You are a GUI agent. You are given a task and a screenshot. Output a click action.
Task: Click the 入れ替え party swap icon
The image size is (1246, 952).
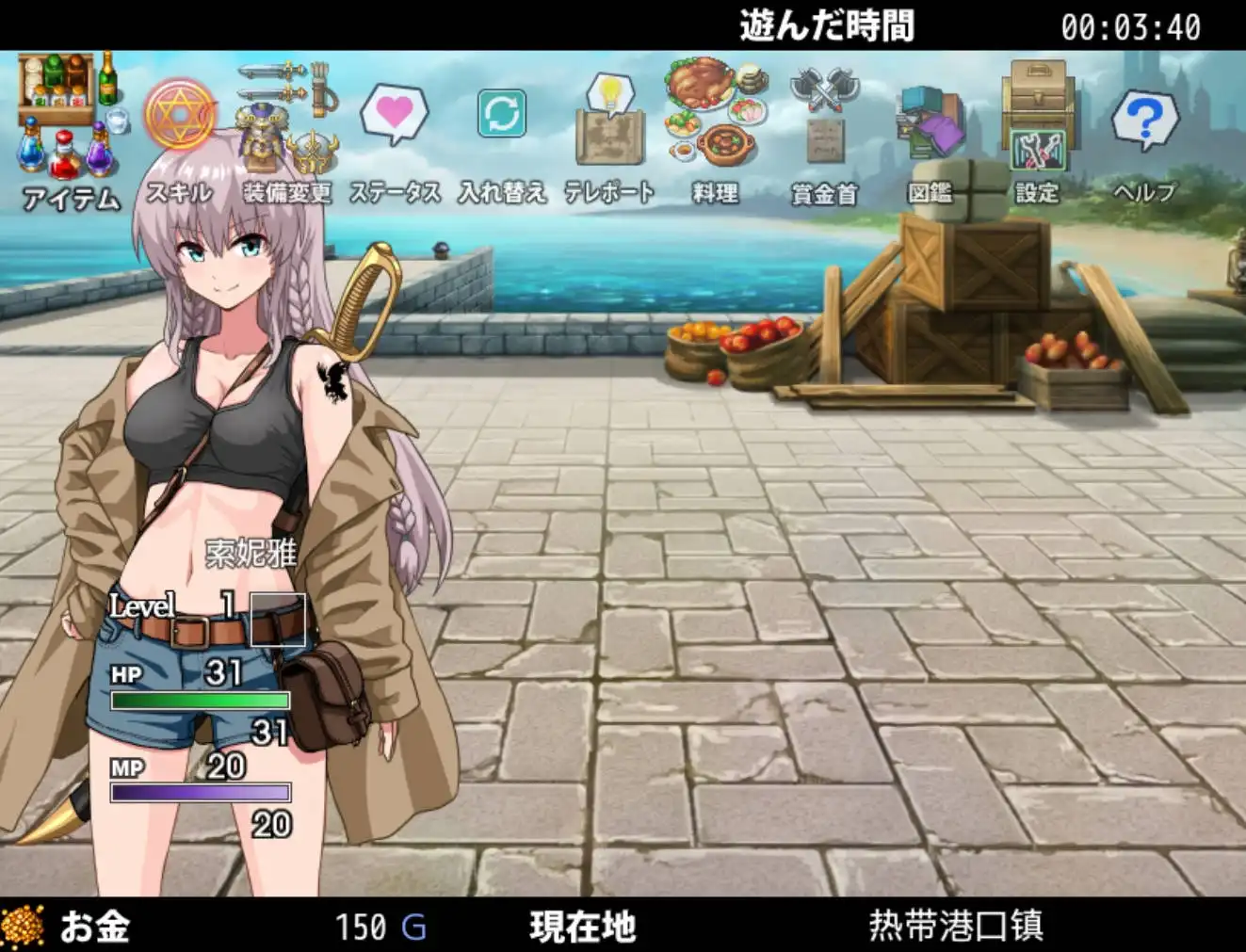502,113
